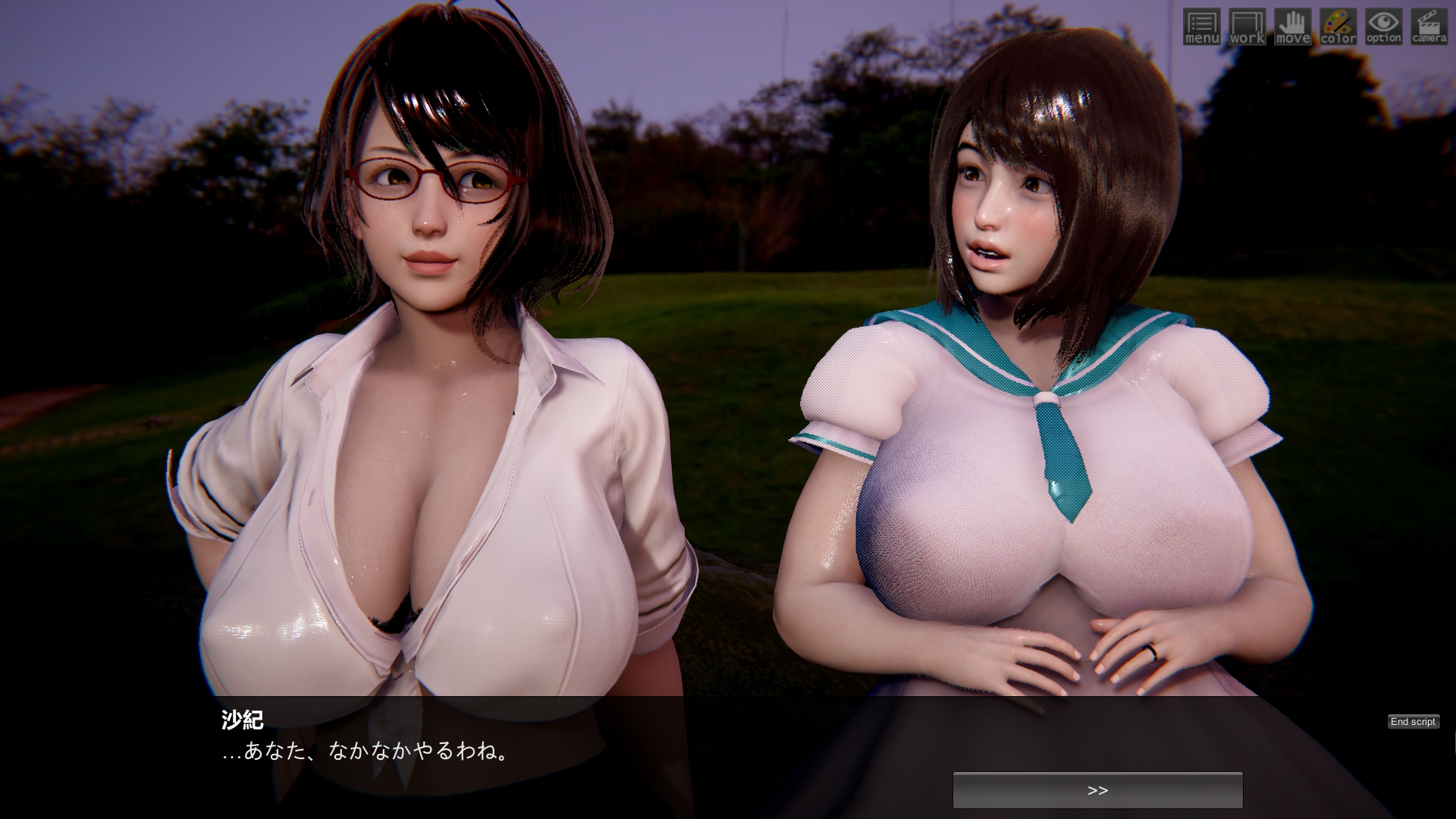Activate the move hand tool
Screen dimensions: 1456x819
pyautogui.click(x=1292, y=27)
